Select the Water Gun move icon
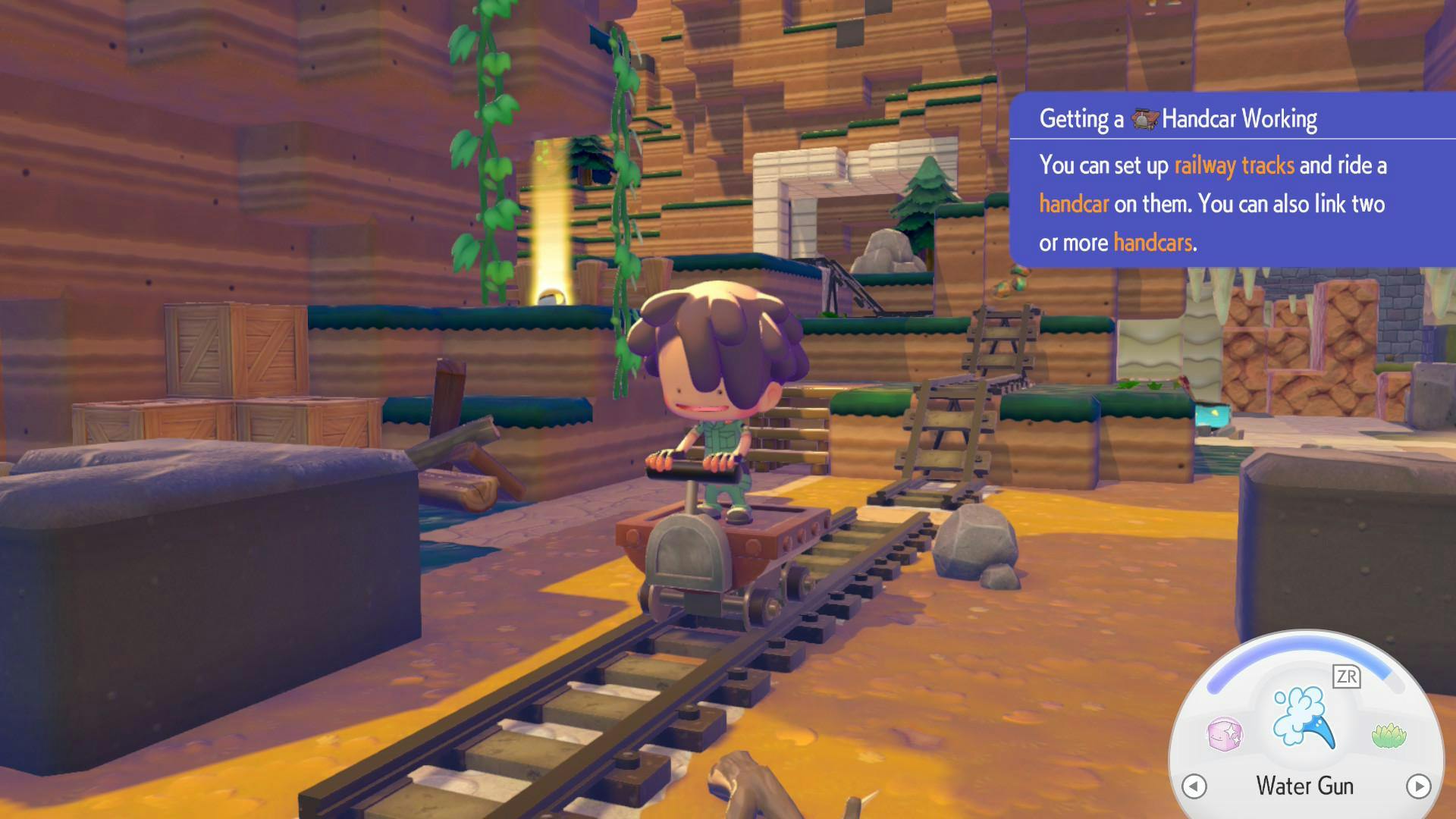 (1304, 717)
